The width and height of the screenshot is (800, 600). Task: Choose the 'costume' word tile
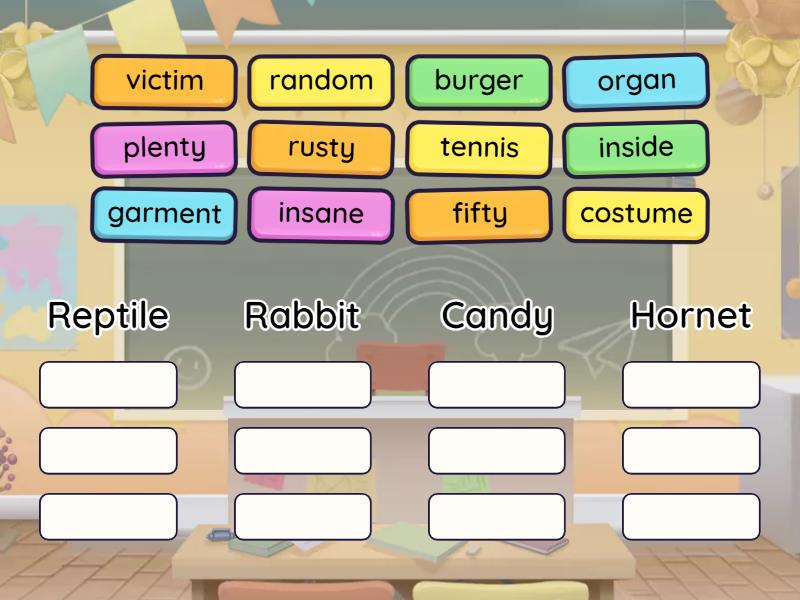click(636, 214)
